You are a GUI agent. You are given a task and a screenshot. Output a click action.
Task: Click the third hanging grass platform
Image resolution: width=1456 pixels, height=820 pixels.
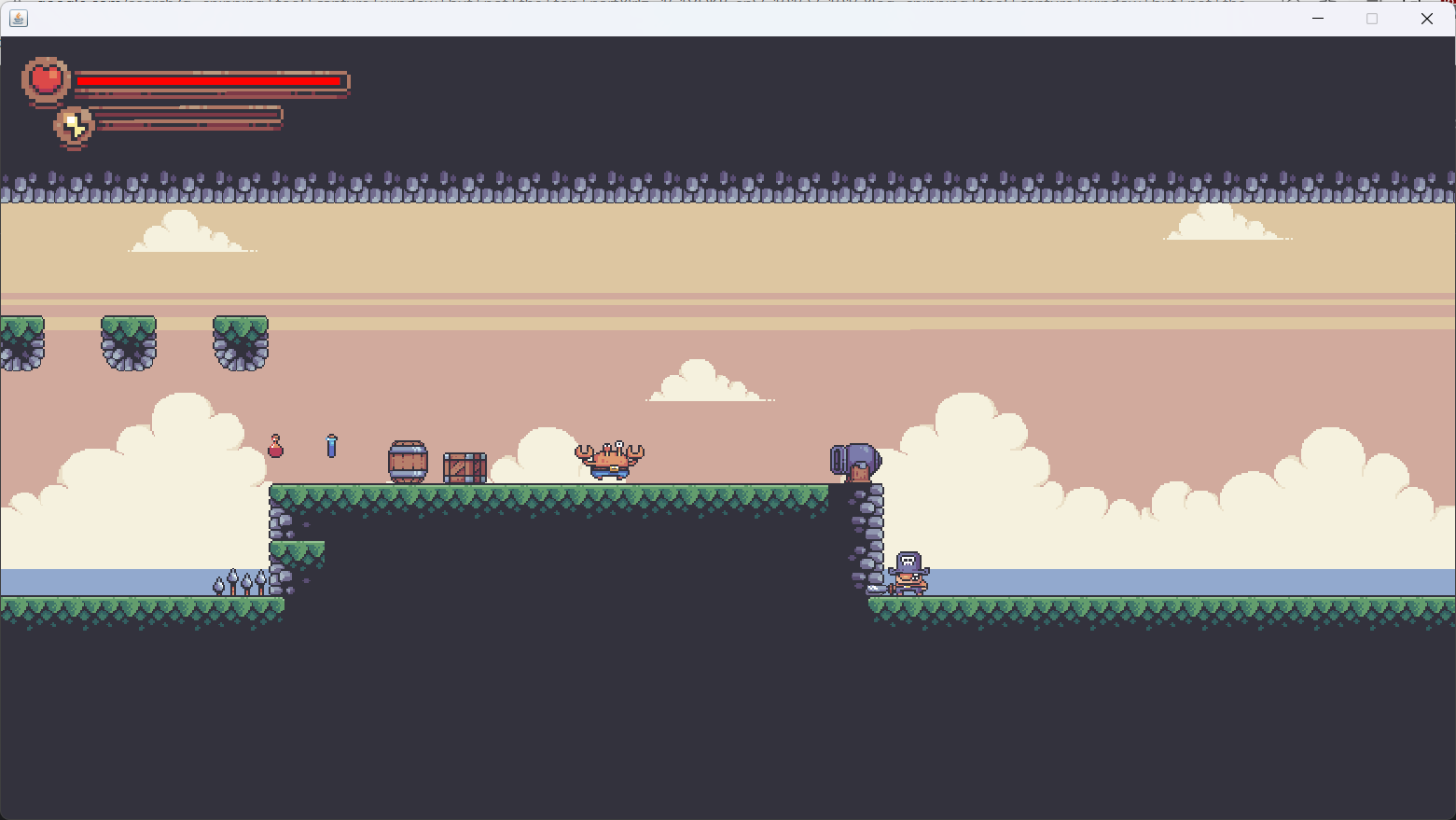coord(239,341)
